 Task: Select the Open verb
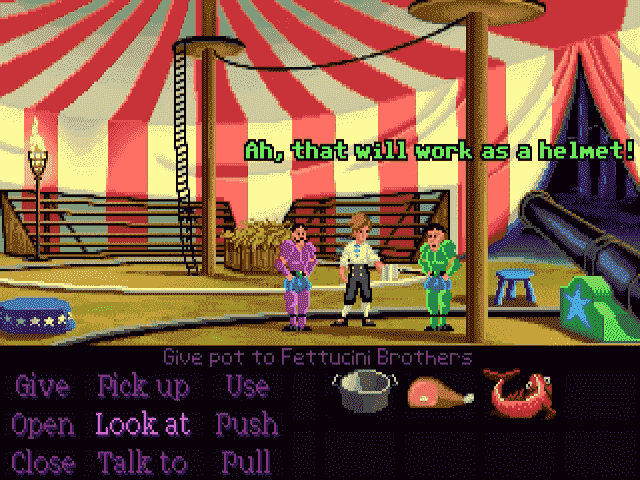point(43,424)
